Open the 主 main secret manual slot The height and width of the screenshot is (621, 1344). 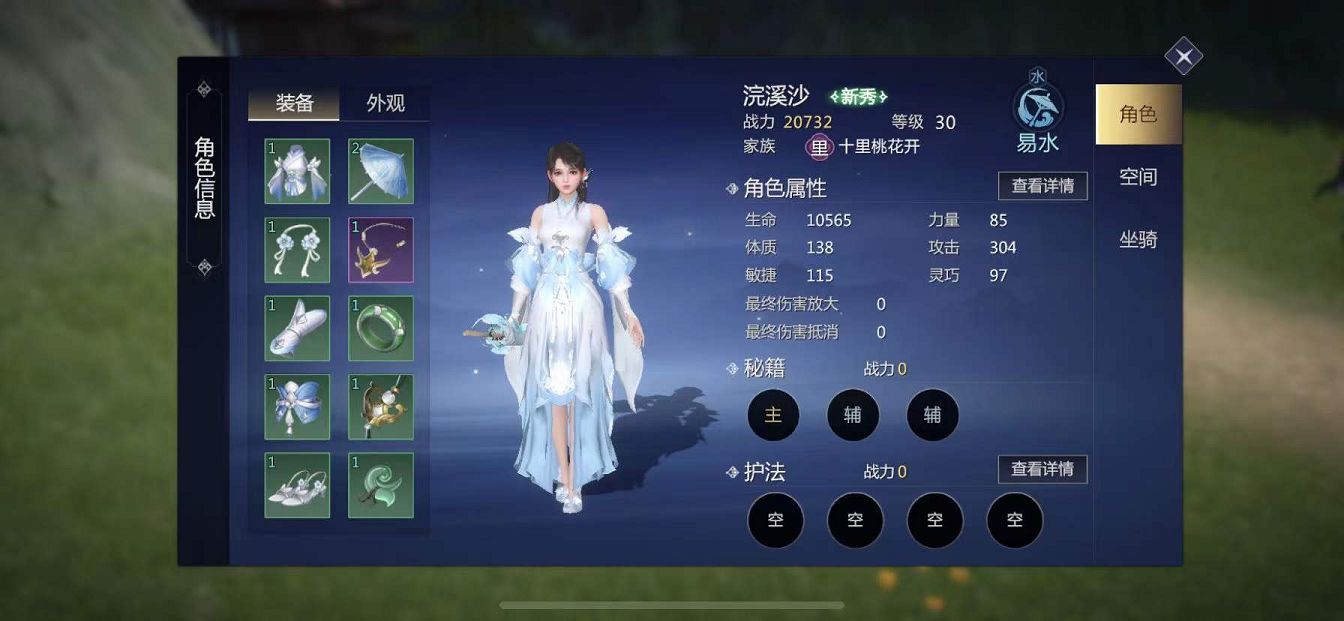click(773, 415)
